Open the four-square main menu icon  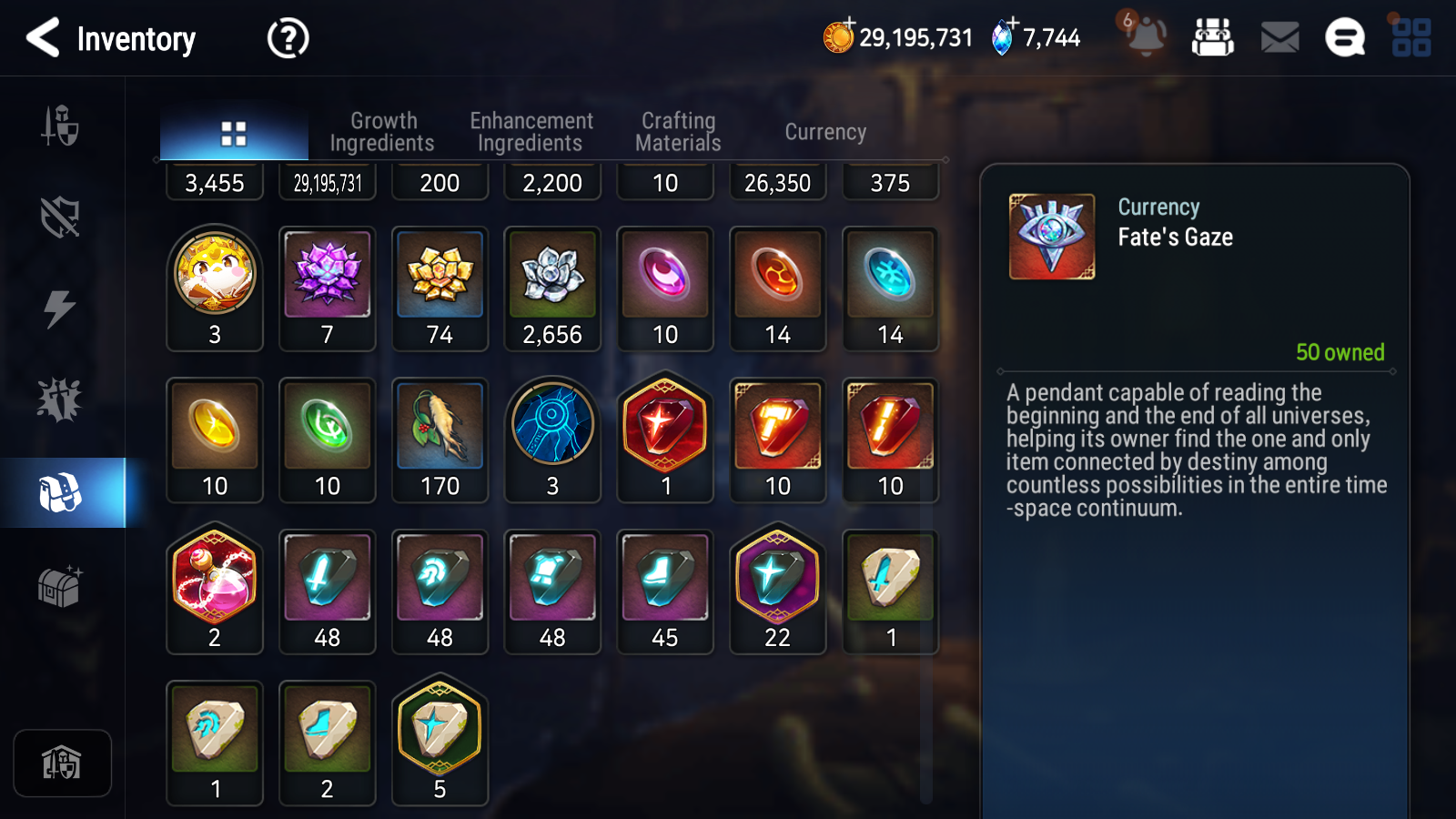coord(1411,38)
